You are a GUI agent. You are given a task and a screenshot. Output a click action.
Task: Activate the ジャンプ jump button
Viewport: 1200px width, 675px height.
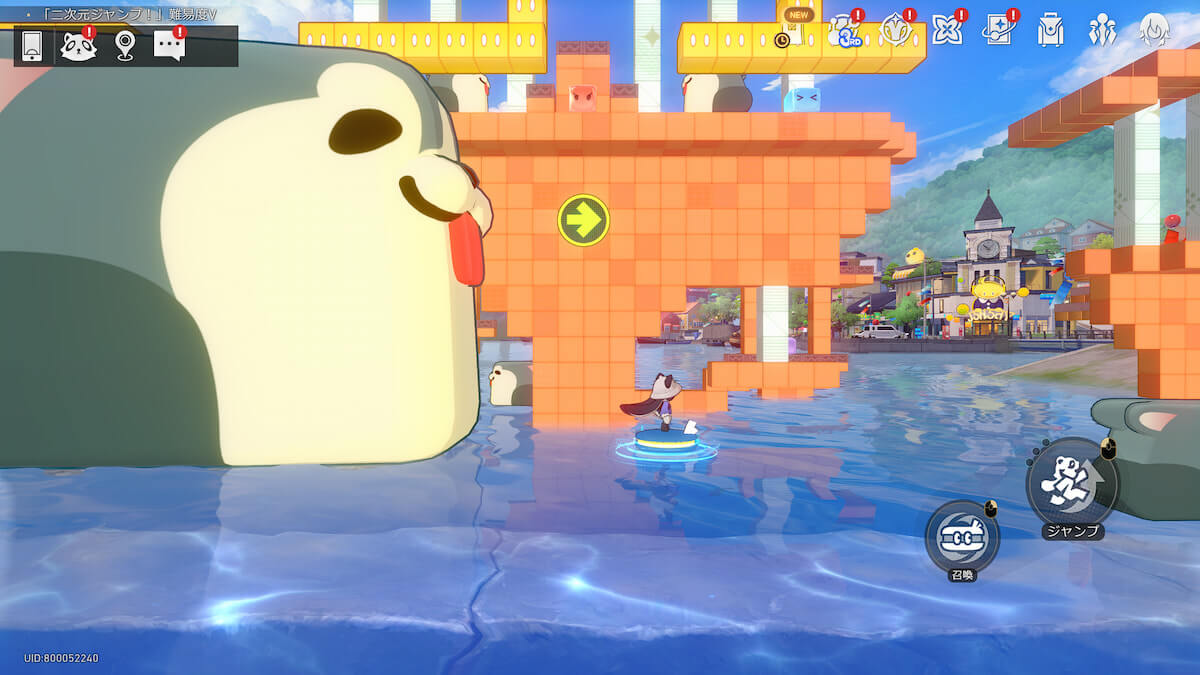(x=1072, y=484)
